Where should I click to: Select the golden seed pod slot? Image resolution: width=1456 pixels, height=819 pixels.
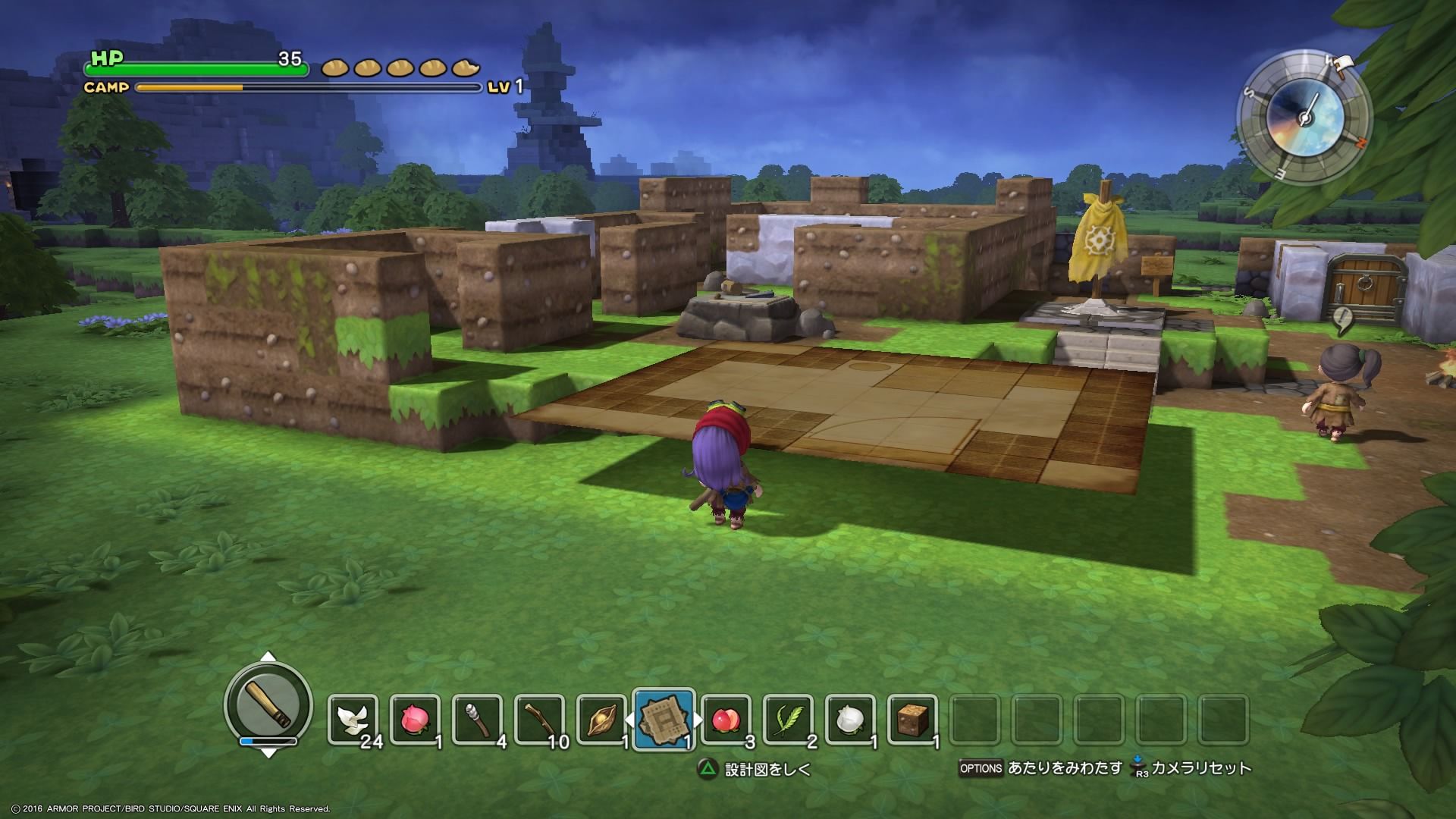coord(601,719)
